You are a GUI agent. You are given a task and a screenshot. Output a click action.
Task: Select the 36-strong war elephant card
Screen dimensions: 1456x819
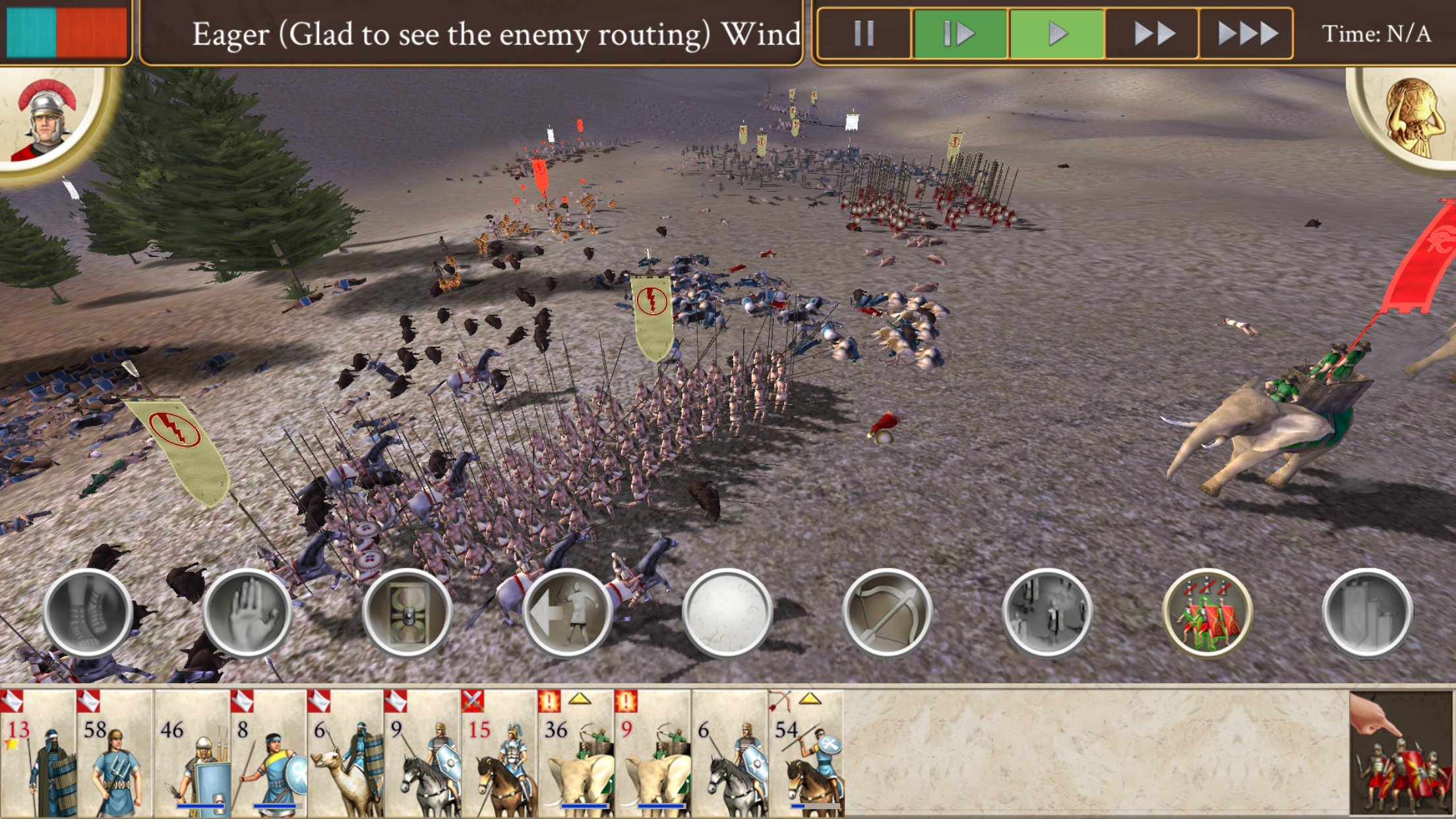point(574,753)
